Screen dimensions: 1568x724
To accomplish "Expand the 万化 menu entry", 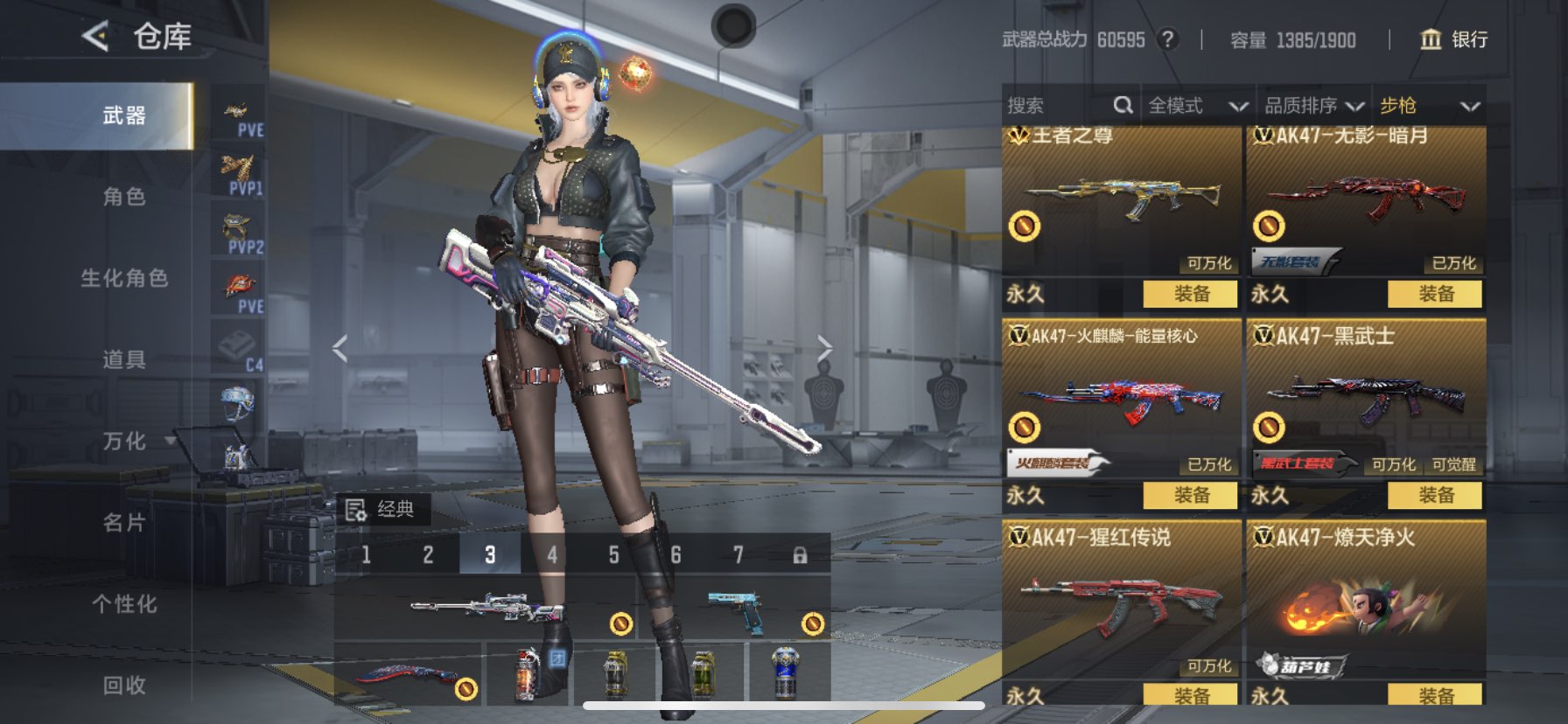I will pyautogui.click(x=124, y=441).
